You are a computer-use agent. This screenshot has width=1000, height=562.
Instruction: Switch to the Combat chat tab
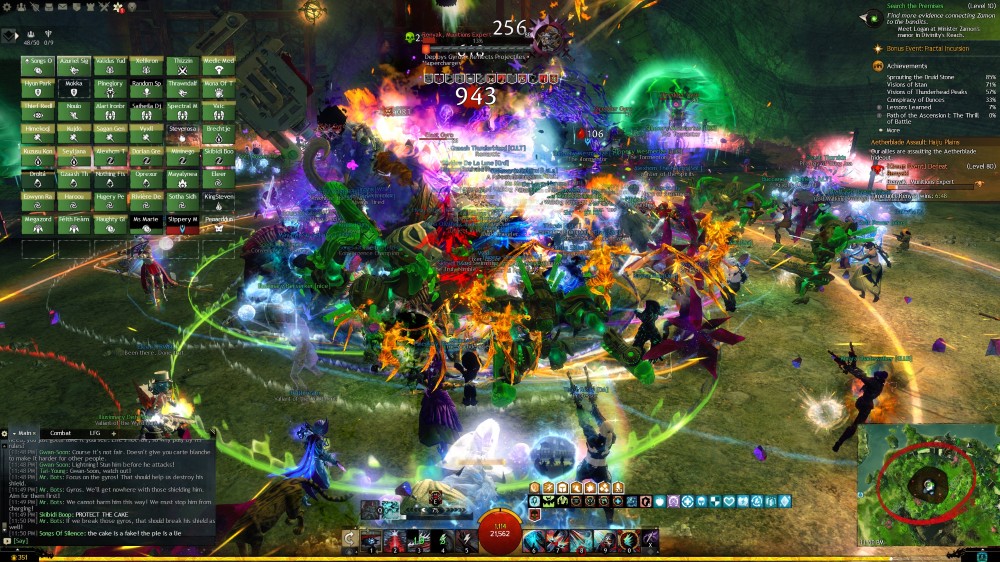61,433
